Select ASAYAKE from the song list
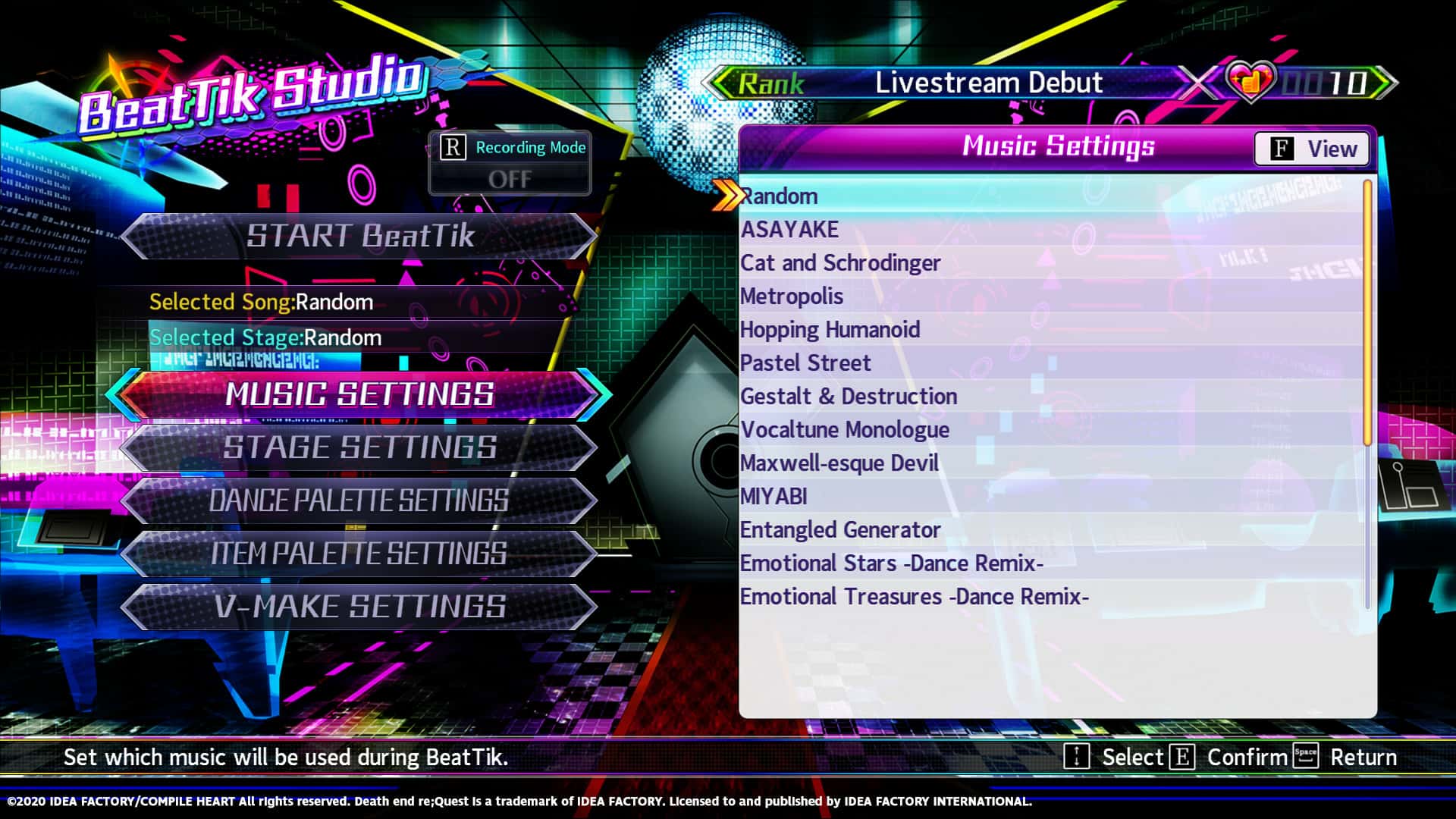 pyautogui.click(x=791, y=229)
